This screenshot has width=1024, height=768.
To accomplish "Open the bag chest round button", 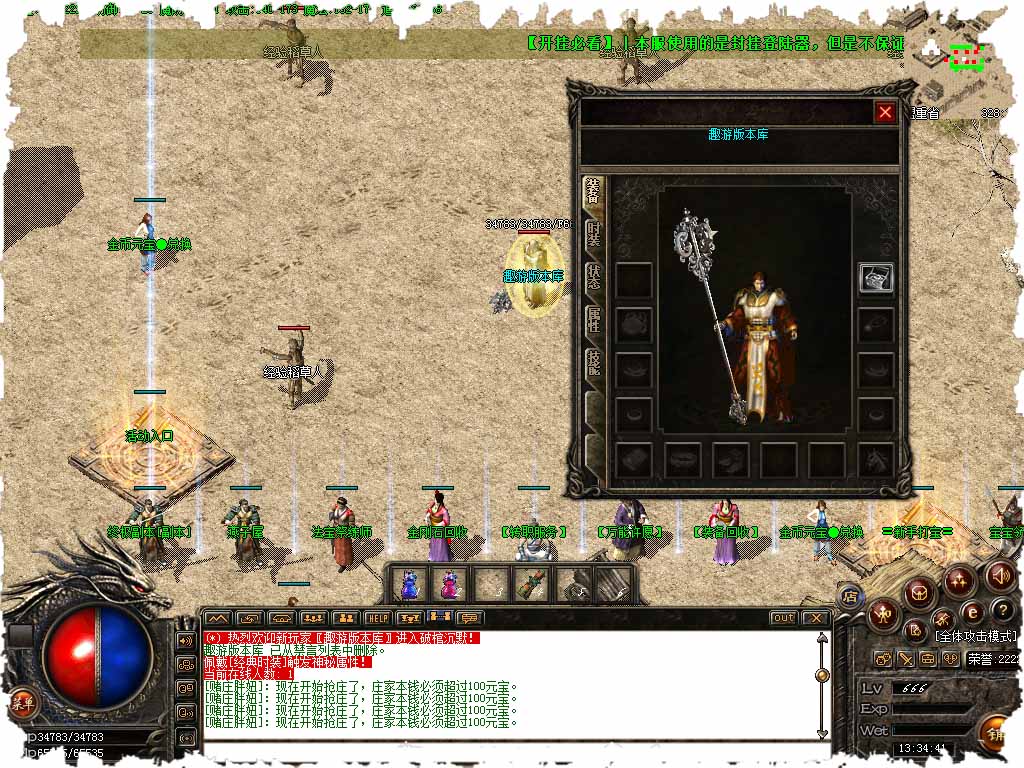I will pyautogui.click(x=920, y=593).
